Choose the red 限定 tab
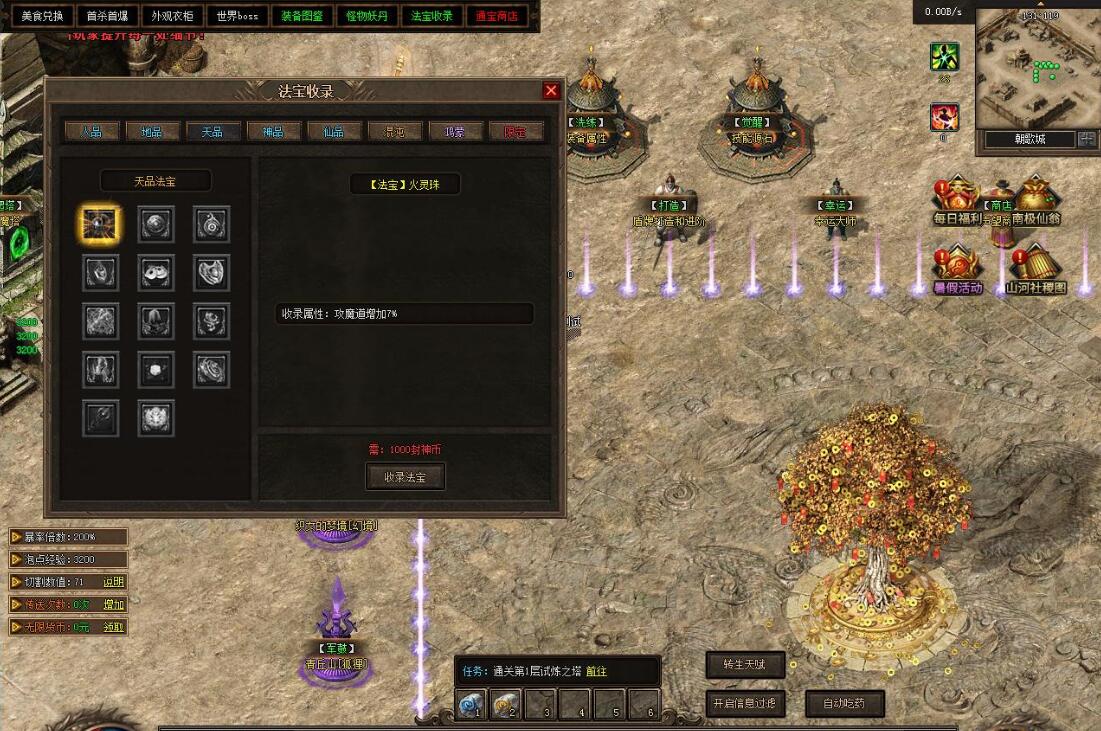This screenshot has height=731, width=1101. pos(516,131)
